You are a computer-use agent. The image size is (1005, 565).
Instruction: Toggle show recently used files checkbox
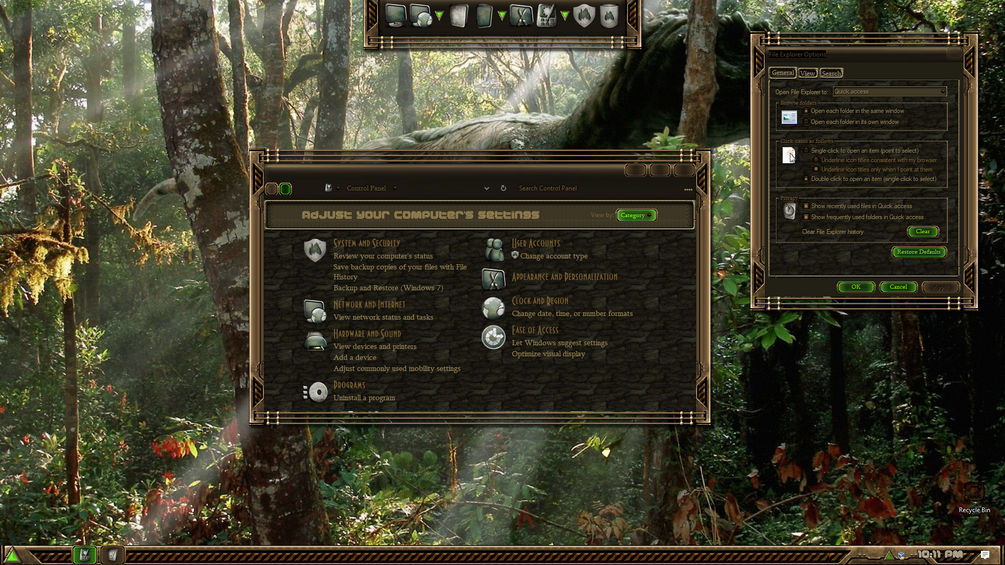tap(807, 206)
